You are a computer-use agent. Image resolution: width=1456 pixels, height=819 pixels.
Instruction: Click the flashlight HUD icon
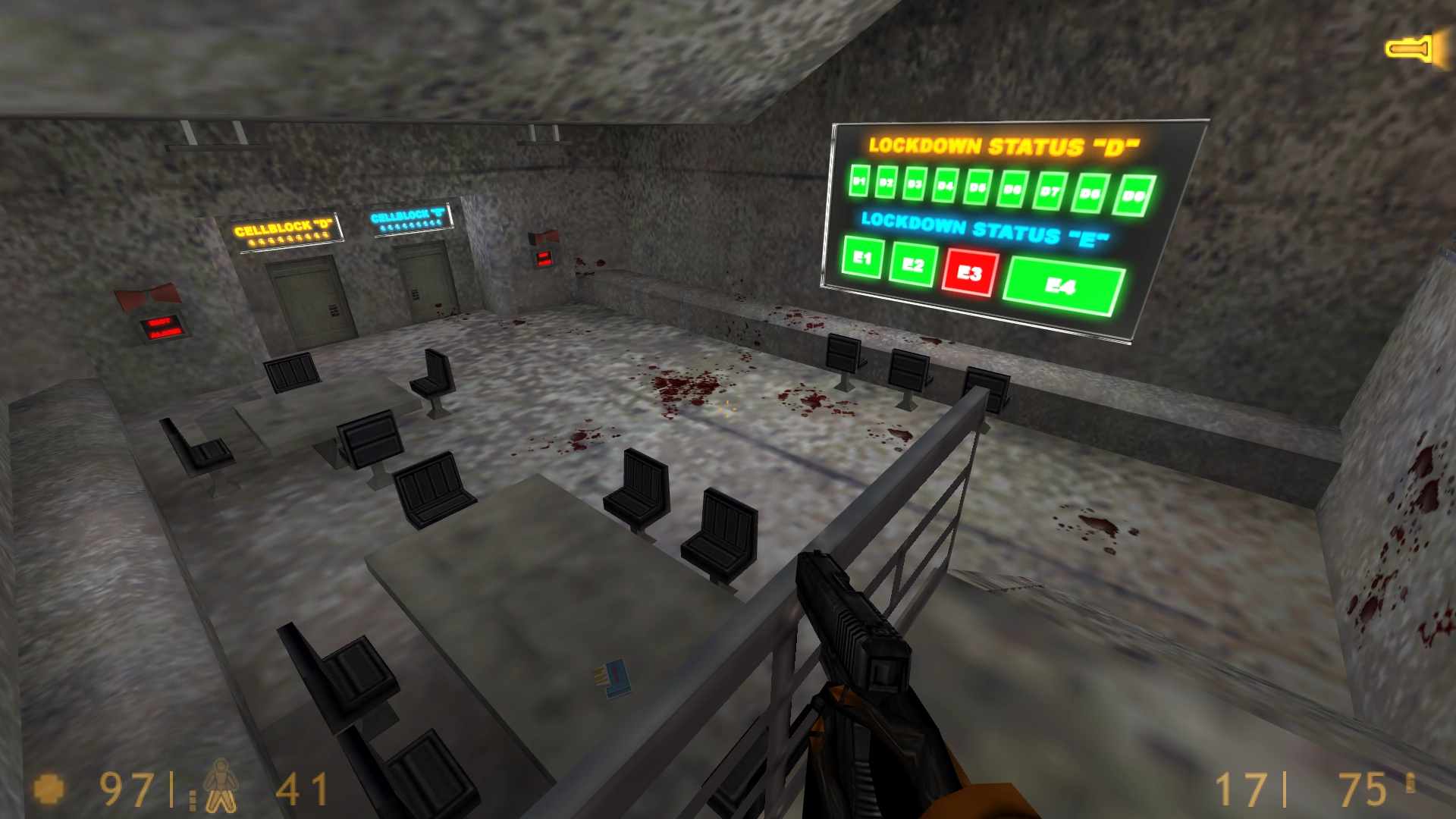(x=1411, y=49)
